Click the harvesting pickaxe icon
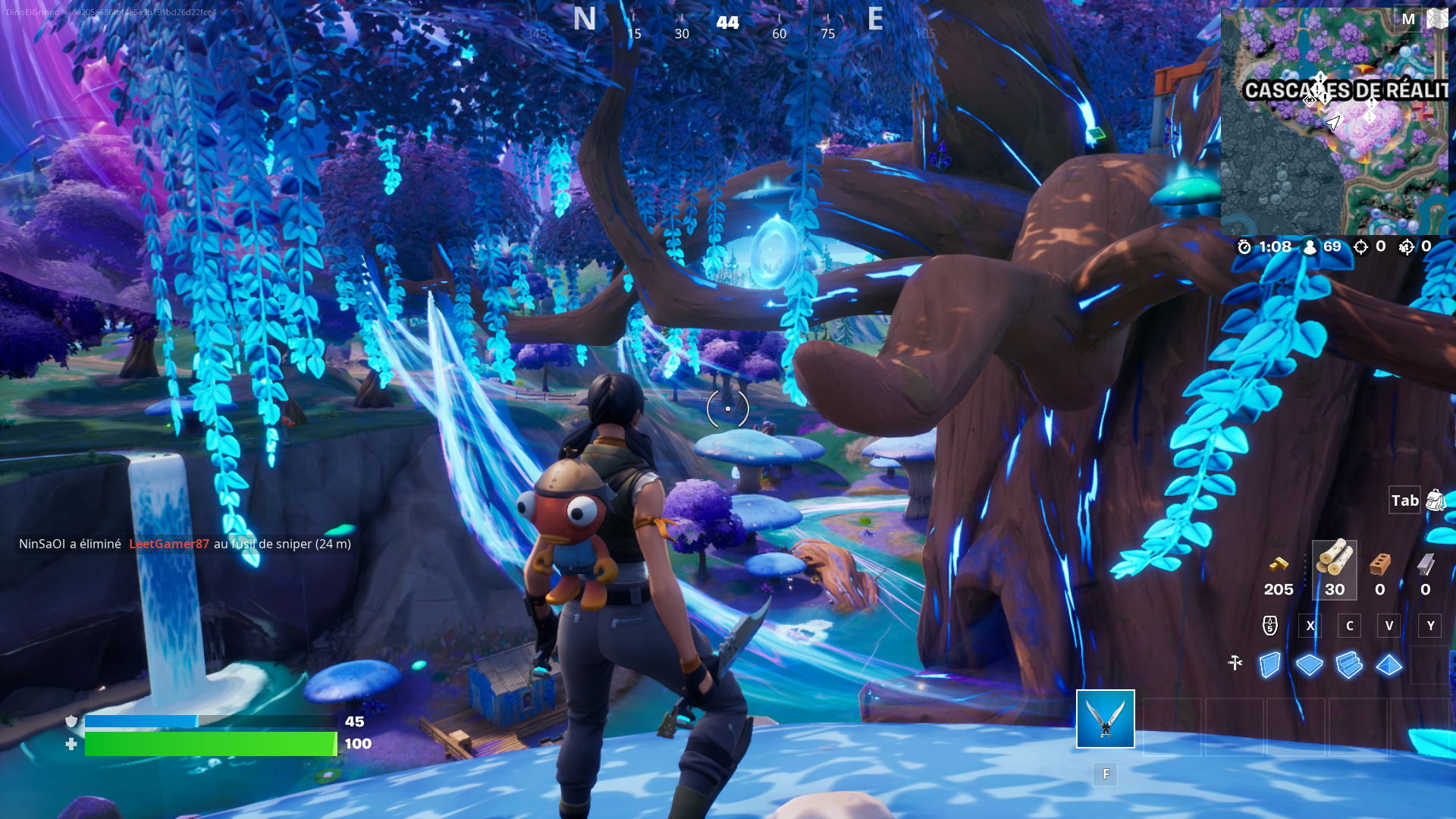 pyautogui.click(x=1235, y=663)
